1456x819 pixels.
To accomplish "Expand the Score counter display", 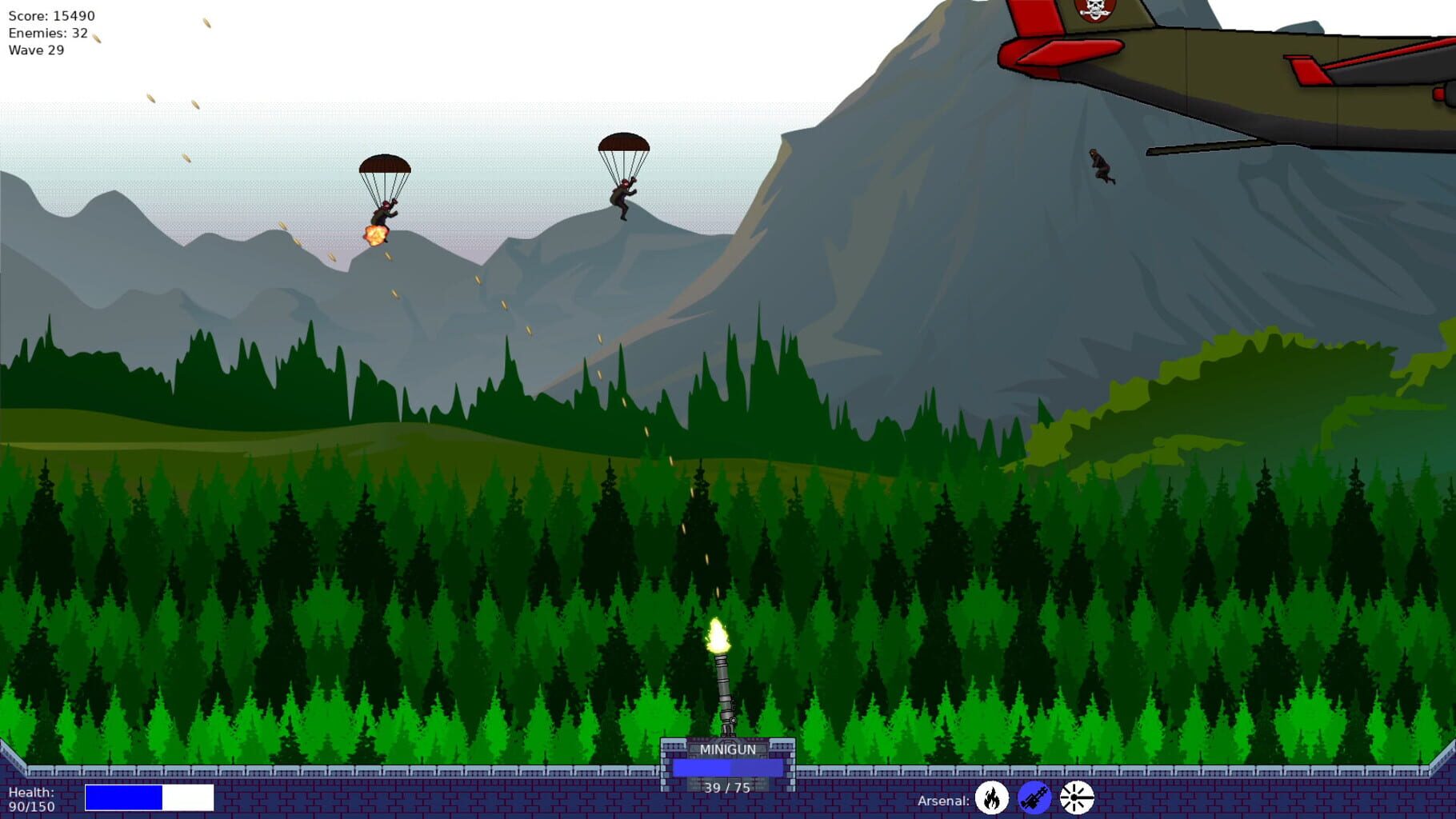I will (x=50, y=14).
